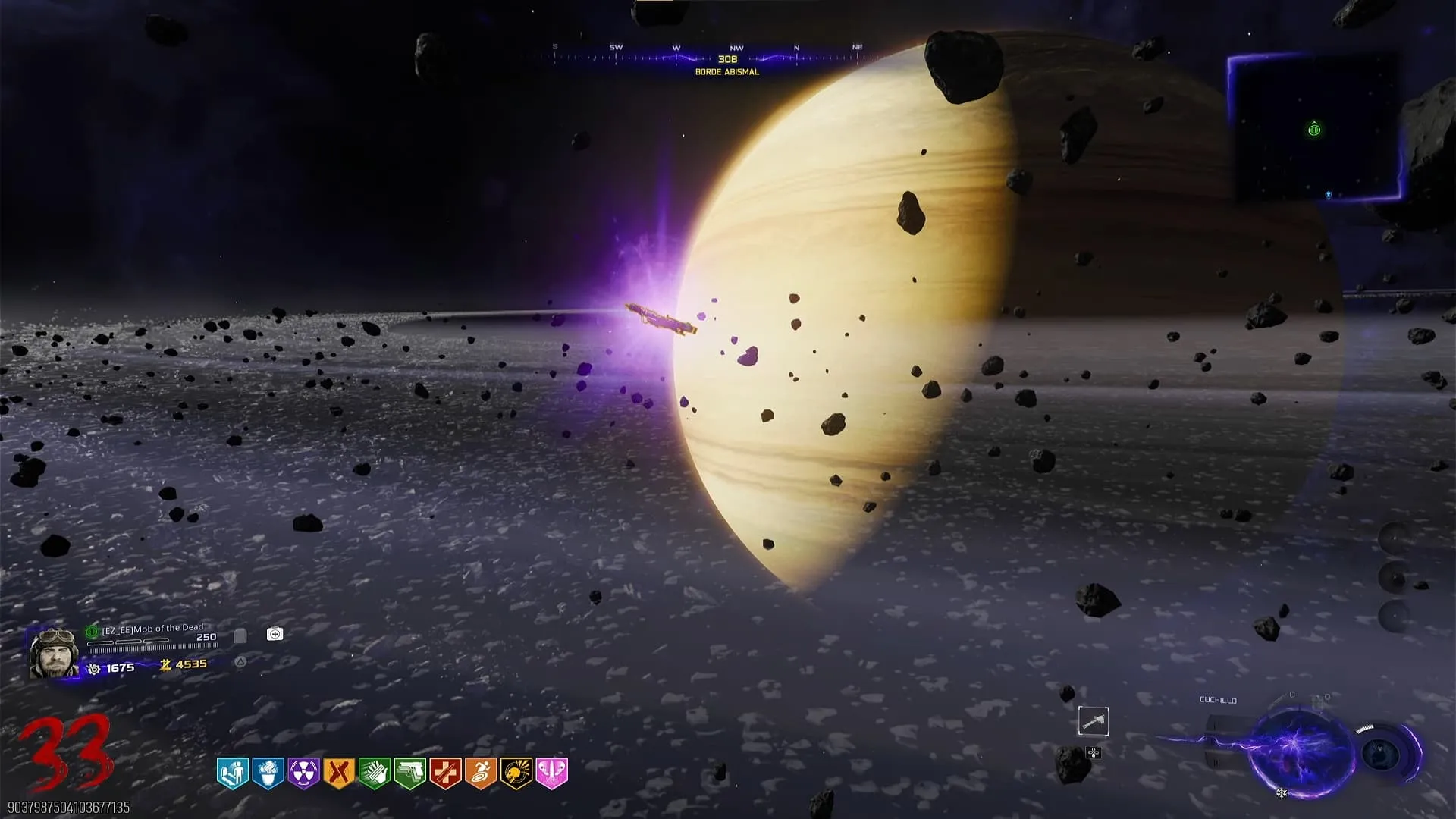
Task: Select the purple lightning weapon orb
Action: (x=1299, y=750)
